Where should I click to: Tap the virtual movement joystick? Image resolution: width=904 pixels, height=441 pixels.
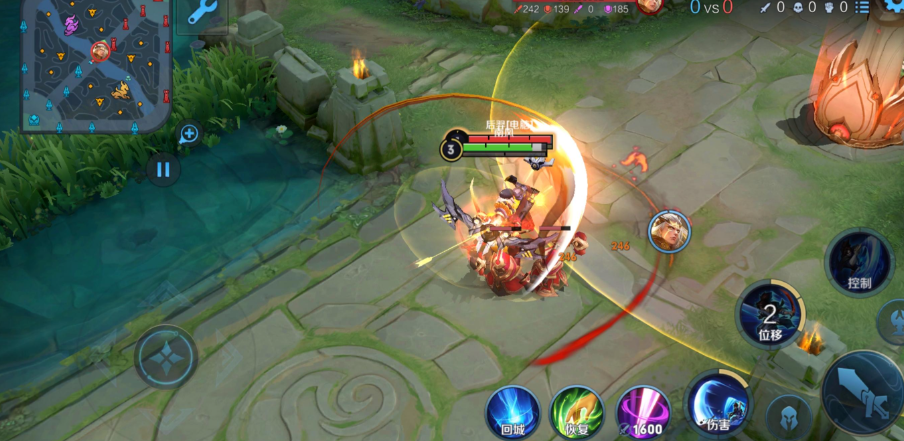(x=165, y=355)
